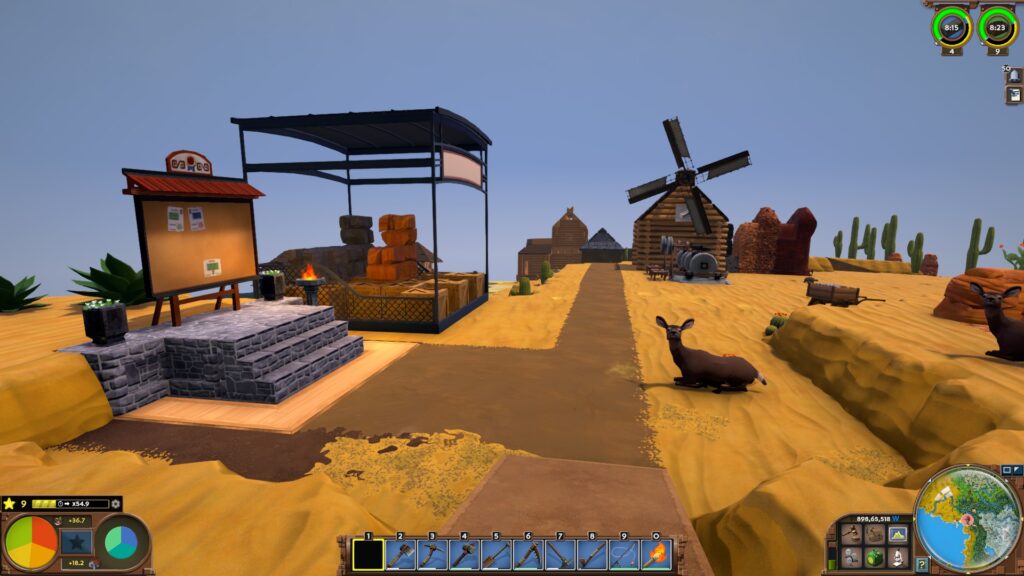Image resolution: width=1024 pixels, height=576 pixels.
Task: Open the blue-green housing pie chart
Action: (121, 542)
